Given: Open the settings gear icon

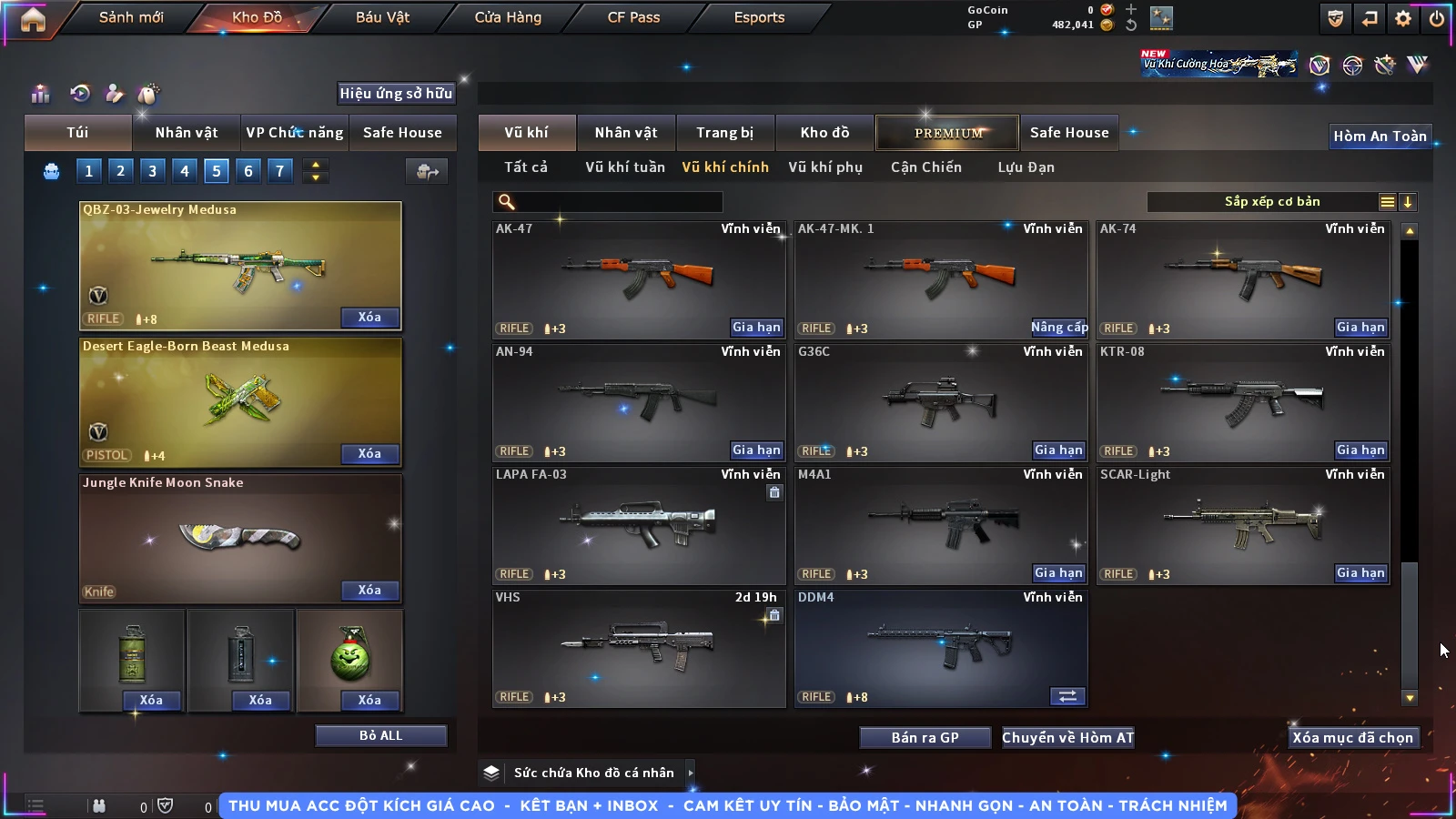Looking at the screenshot, I should 1403,18.
